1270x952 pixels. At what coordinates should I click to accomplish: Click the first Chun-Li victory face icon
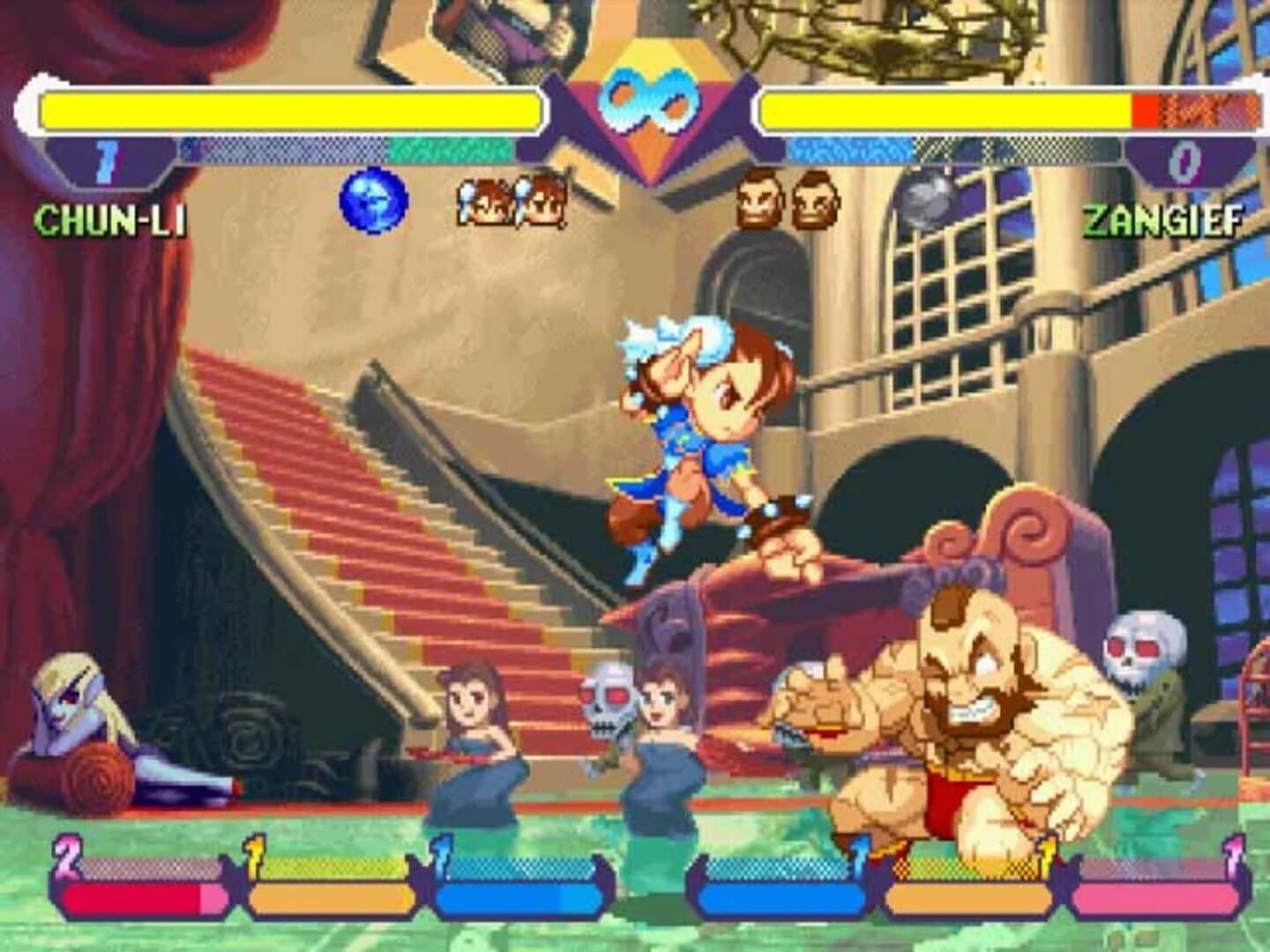click(x=483, y=203)
